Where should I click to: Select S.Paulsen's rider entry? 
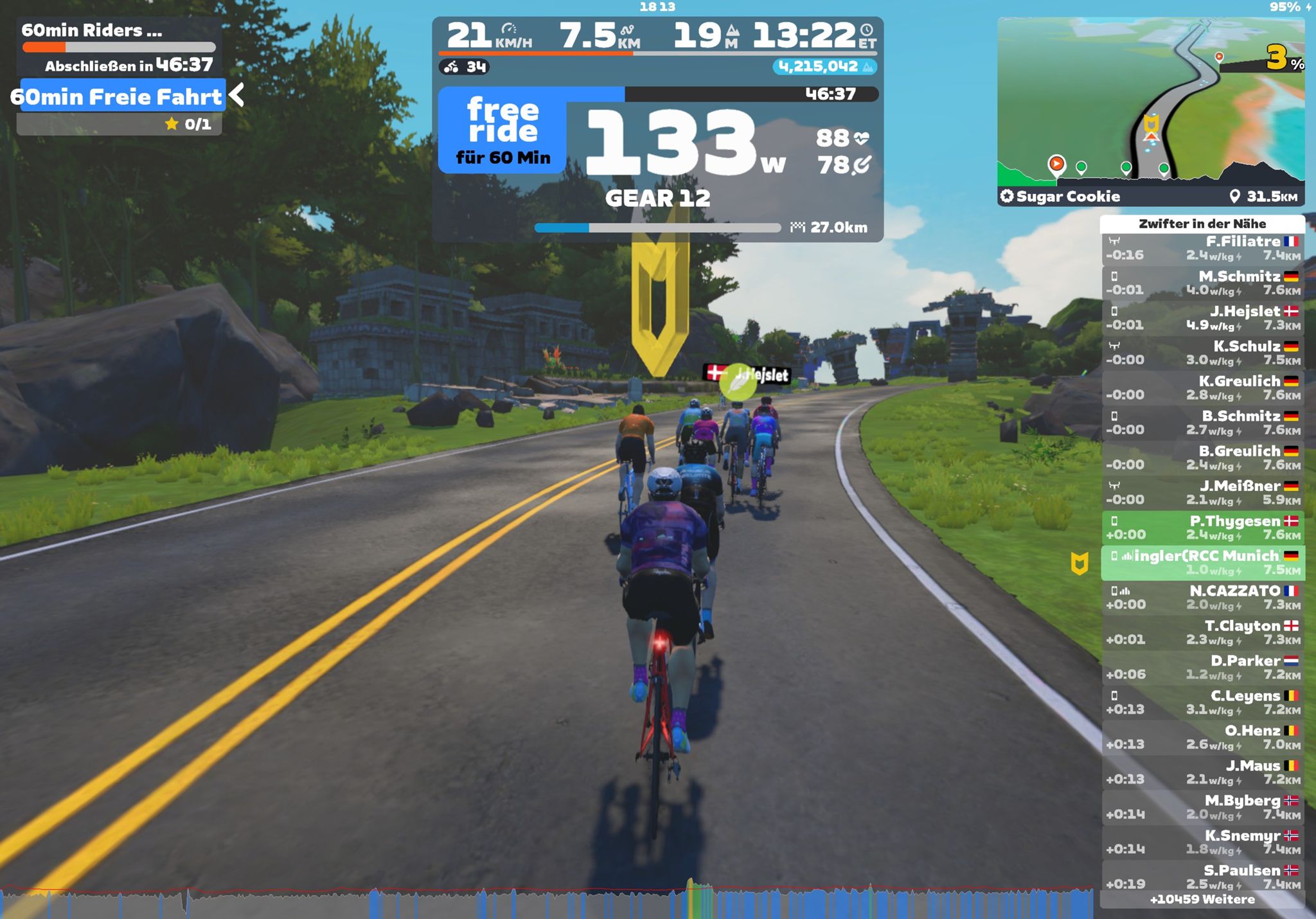pyautogui.click(x=1202, y=877)
